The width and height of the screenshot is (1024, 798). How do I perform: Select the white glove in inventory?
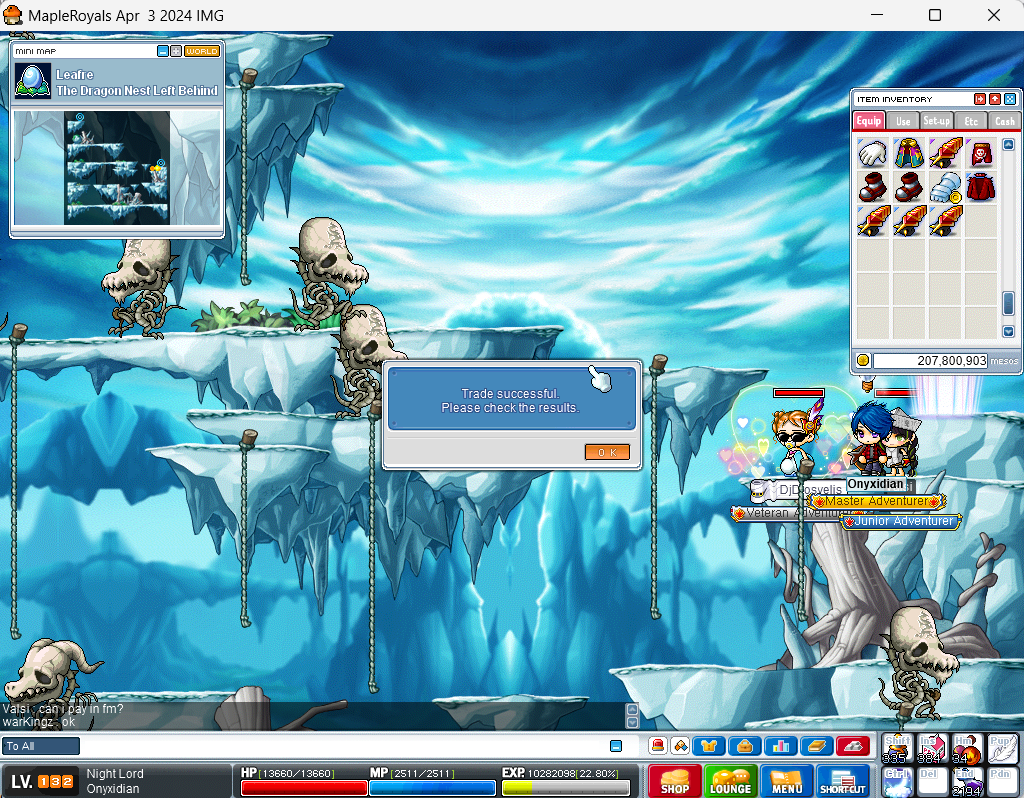coord(873,153)
